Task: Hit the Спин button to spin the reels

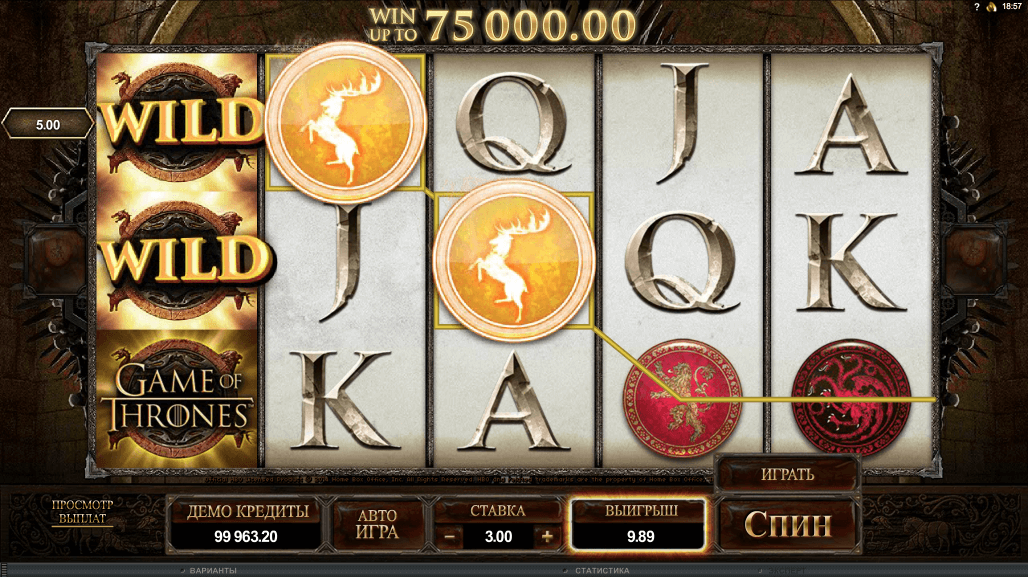Action: 788,522
